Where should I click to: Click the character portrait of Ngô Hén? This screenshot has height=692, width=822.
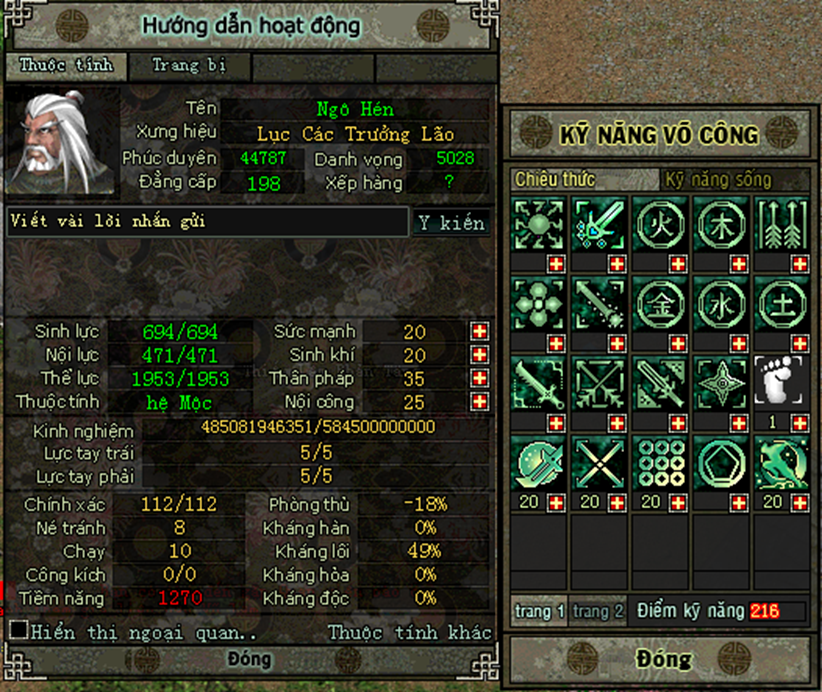pyautogui.click(x=59, y=143)
